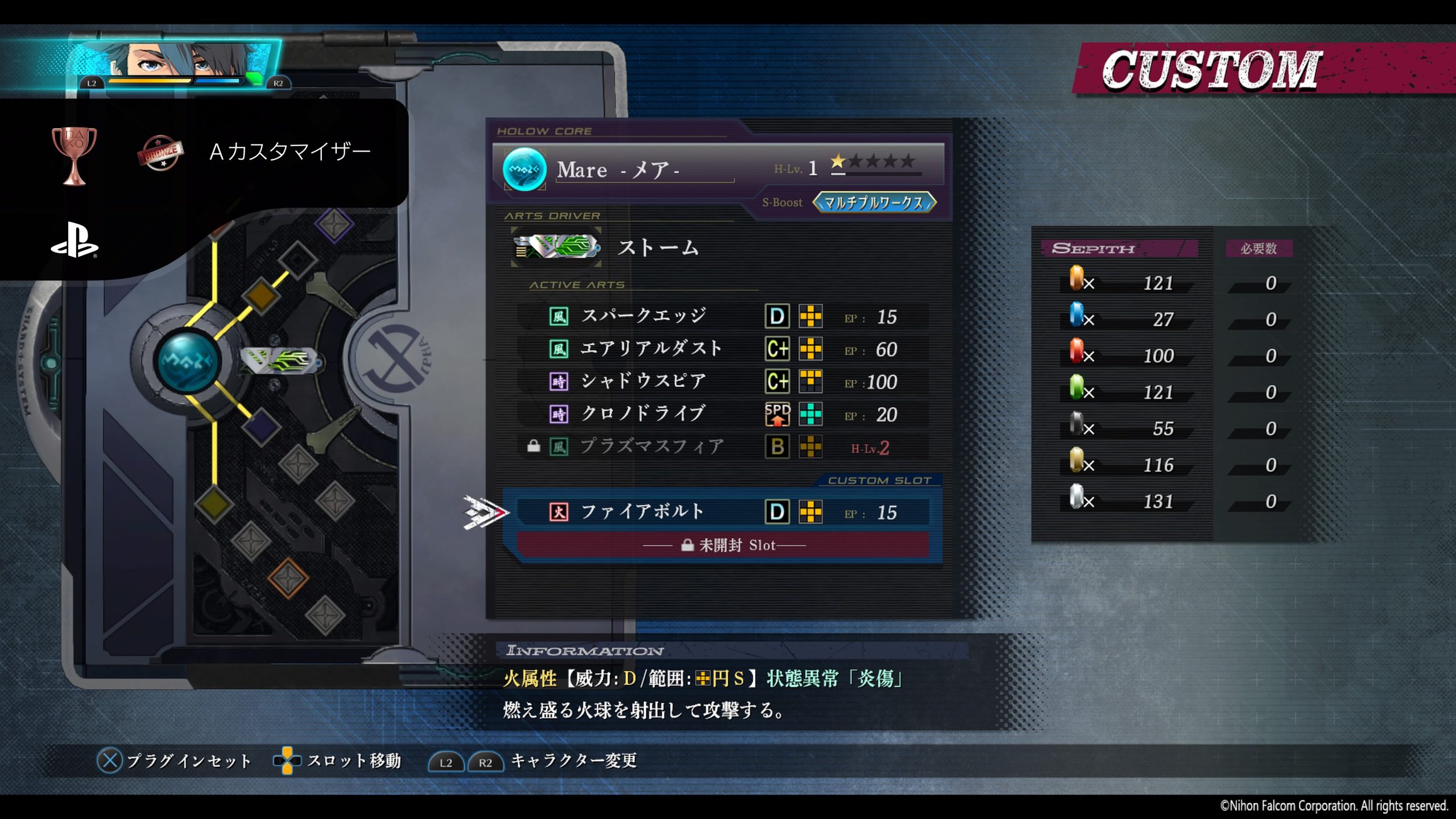The width and height of the screenshot is (1456, 819).
Task: Choose the エアリアルダスト art row
Action: pyautogui.click(x=722, y=349)
